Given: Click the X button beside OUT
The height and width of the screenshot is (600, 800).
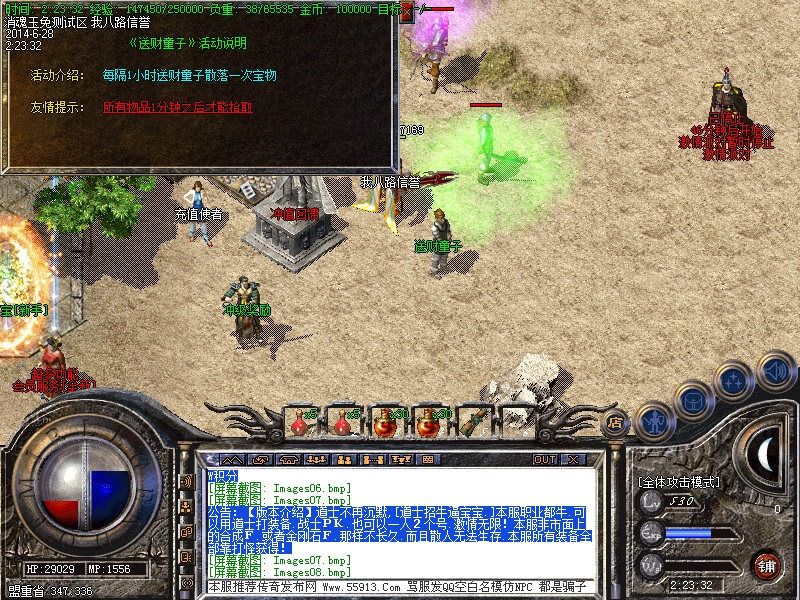Looking at the screenshot, I should click(x=574, y=459).
